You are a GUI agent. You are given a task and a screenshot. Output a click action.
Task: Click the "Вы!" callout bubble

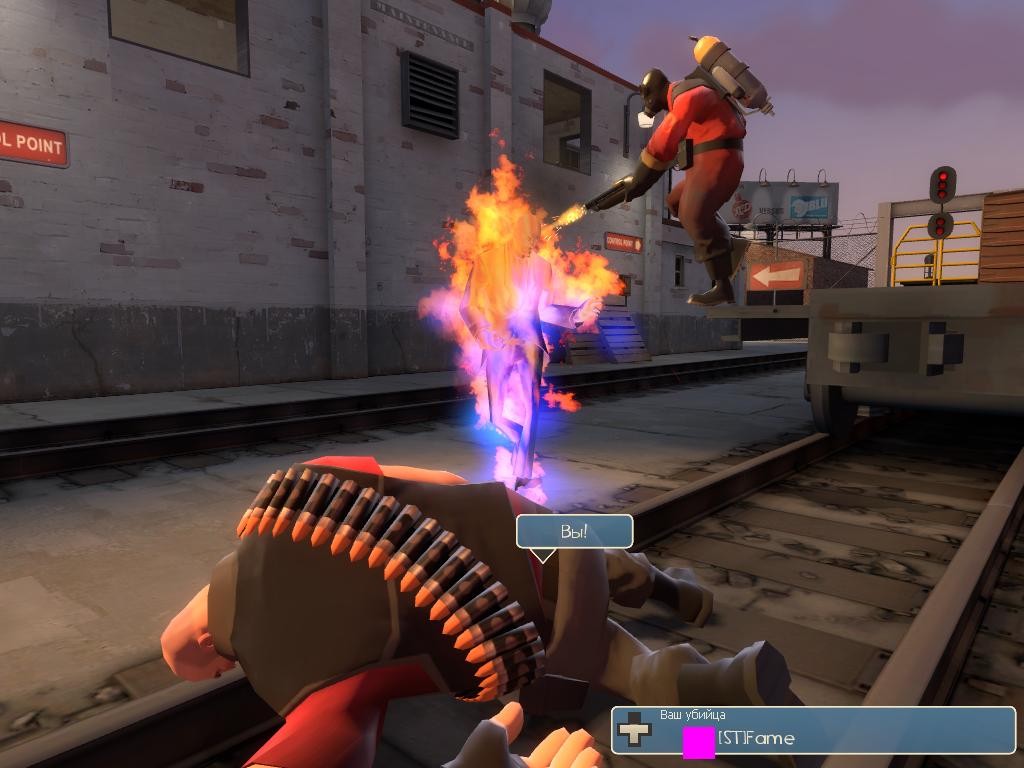pyautogui.click(x=574, y=531)
